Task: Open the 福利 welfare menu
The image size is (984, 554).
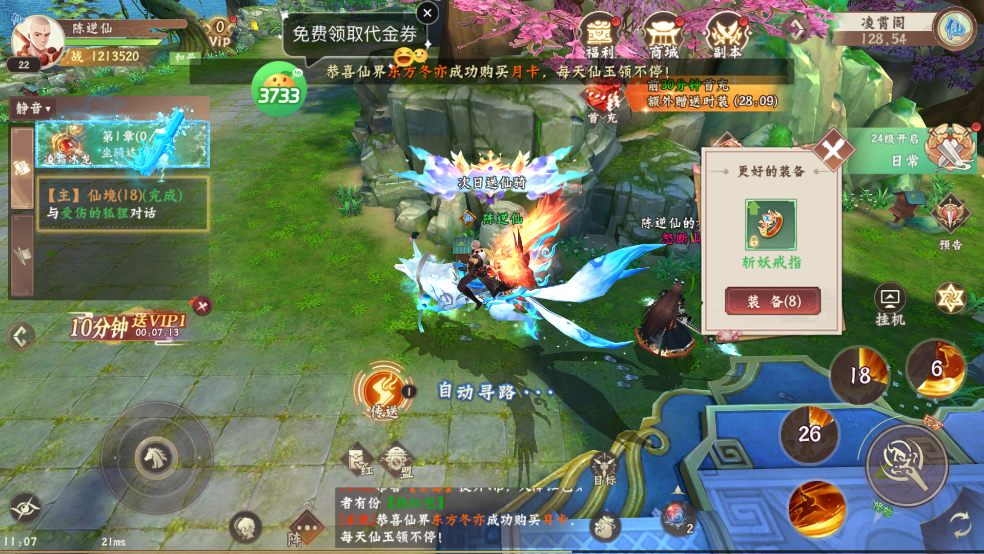Action: [x=599, y=37]
